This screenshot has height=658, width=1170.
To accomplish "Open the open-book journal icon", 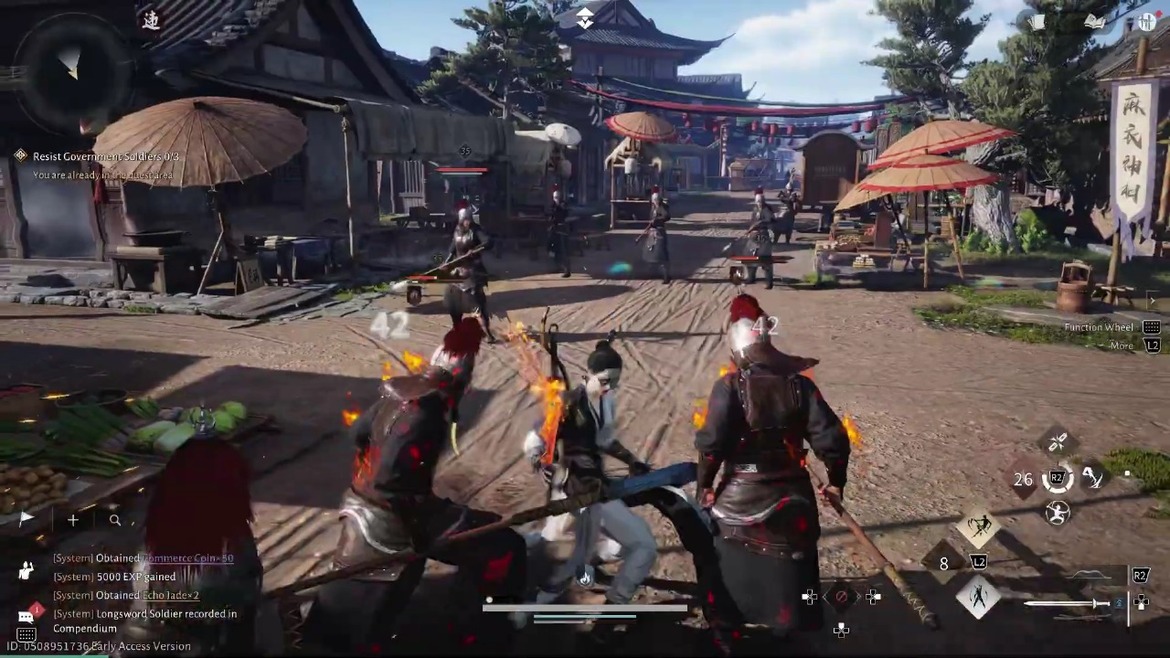I will coord(1094,21).
